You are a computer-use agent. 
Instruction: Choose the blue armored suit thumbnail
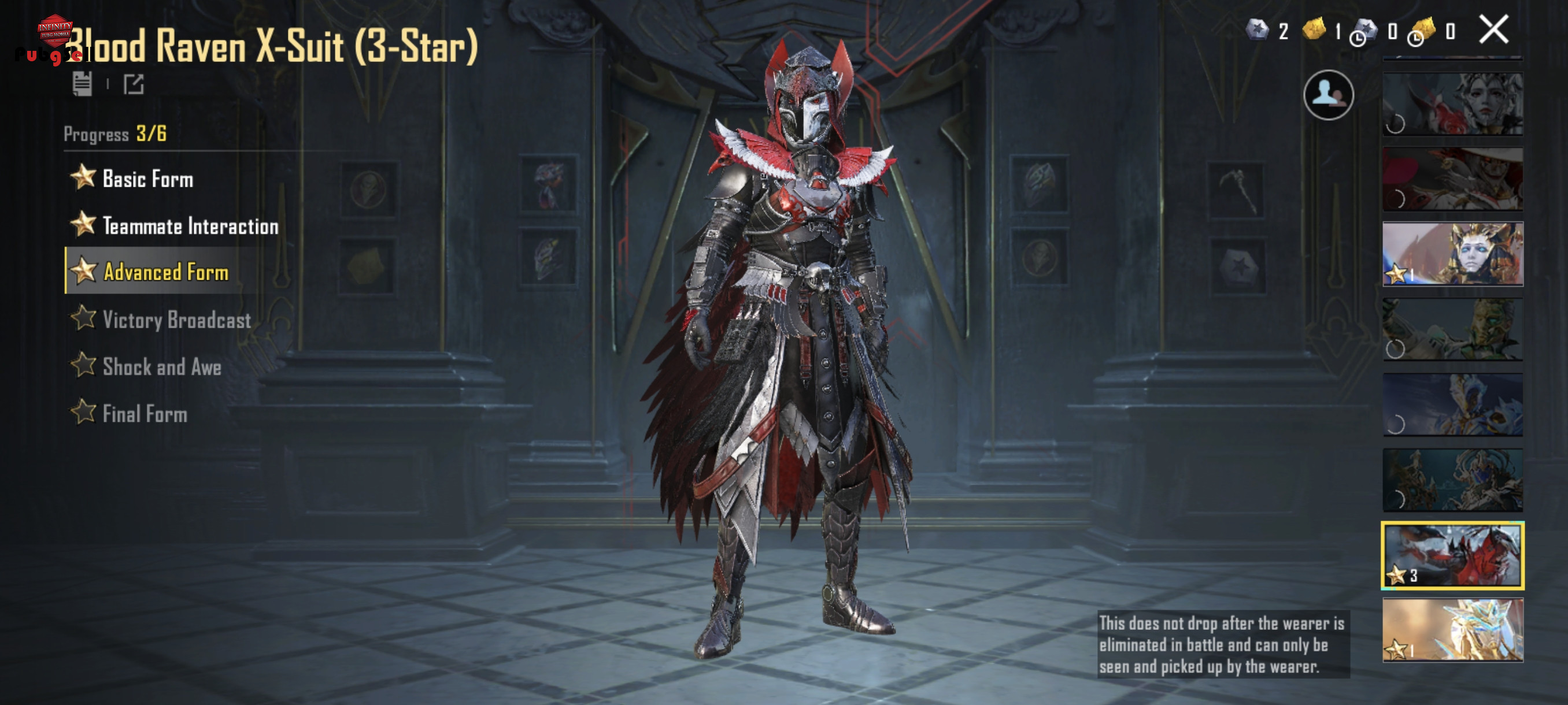pyautogui.click(x=1452, y=405)
